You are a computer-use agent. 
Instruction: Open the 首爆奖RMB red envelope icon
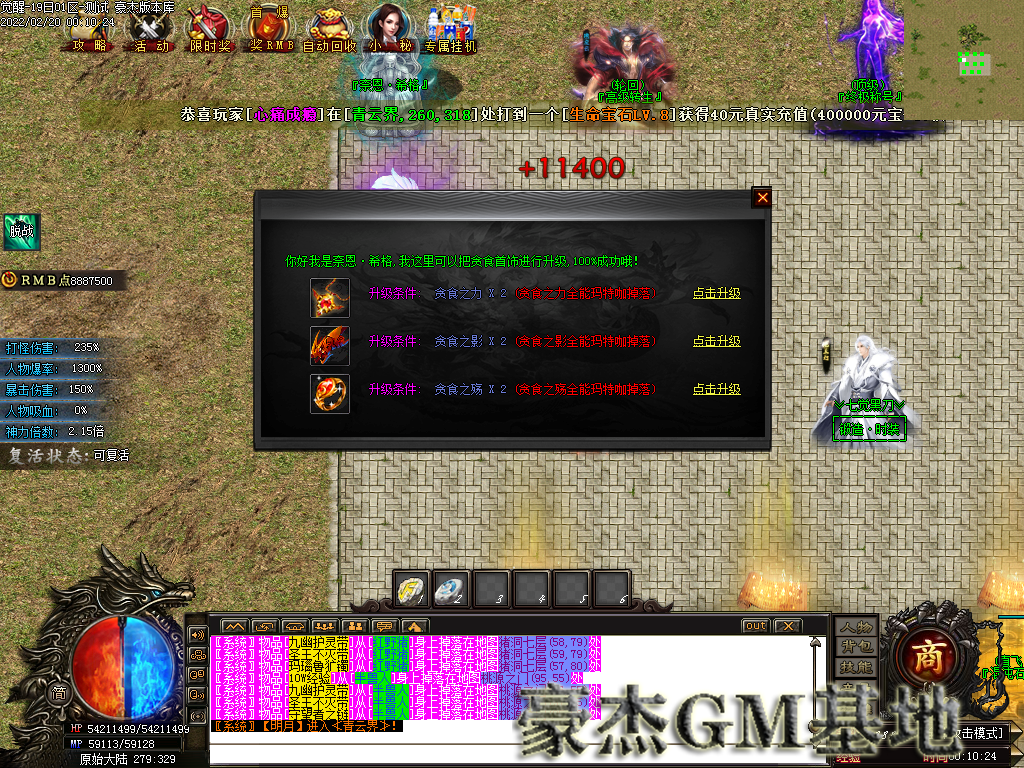coord(269,29)
